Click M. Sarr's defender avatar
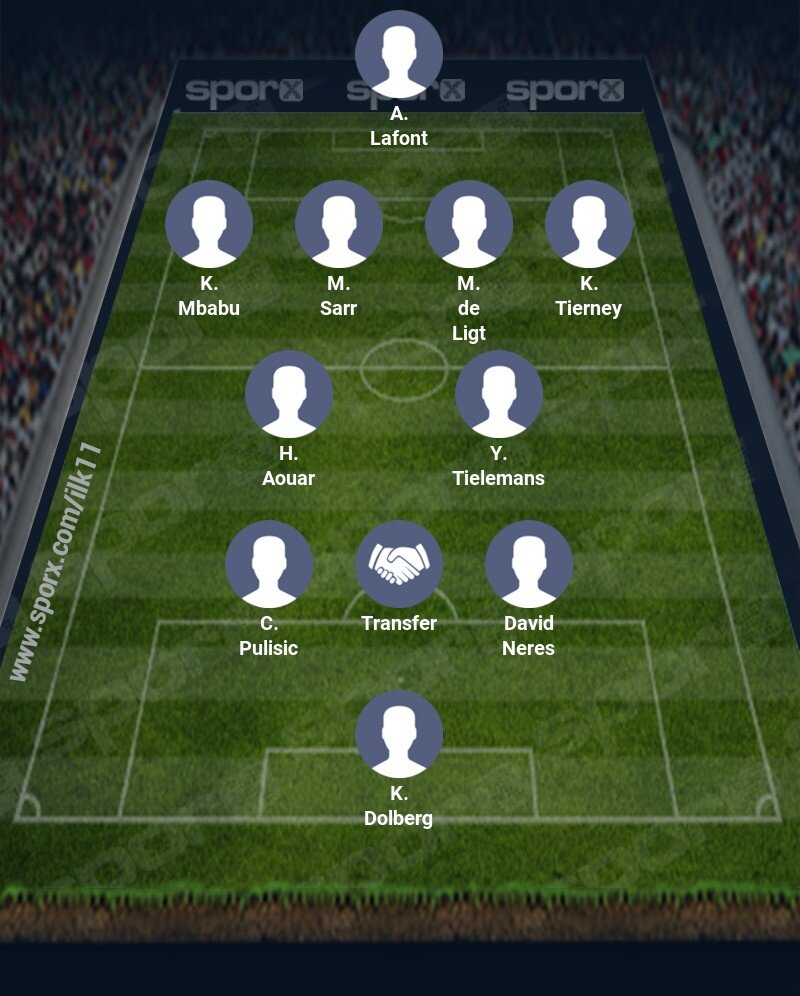 (339, 224)
